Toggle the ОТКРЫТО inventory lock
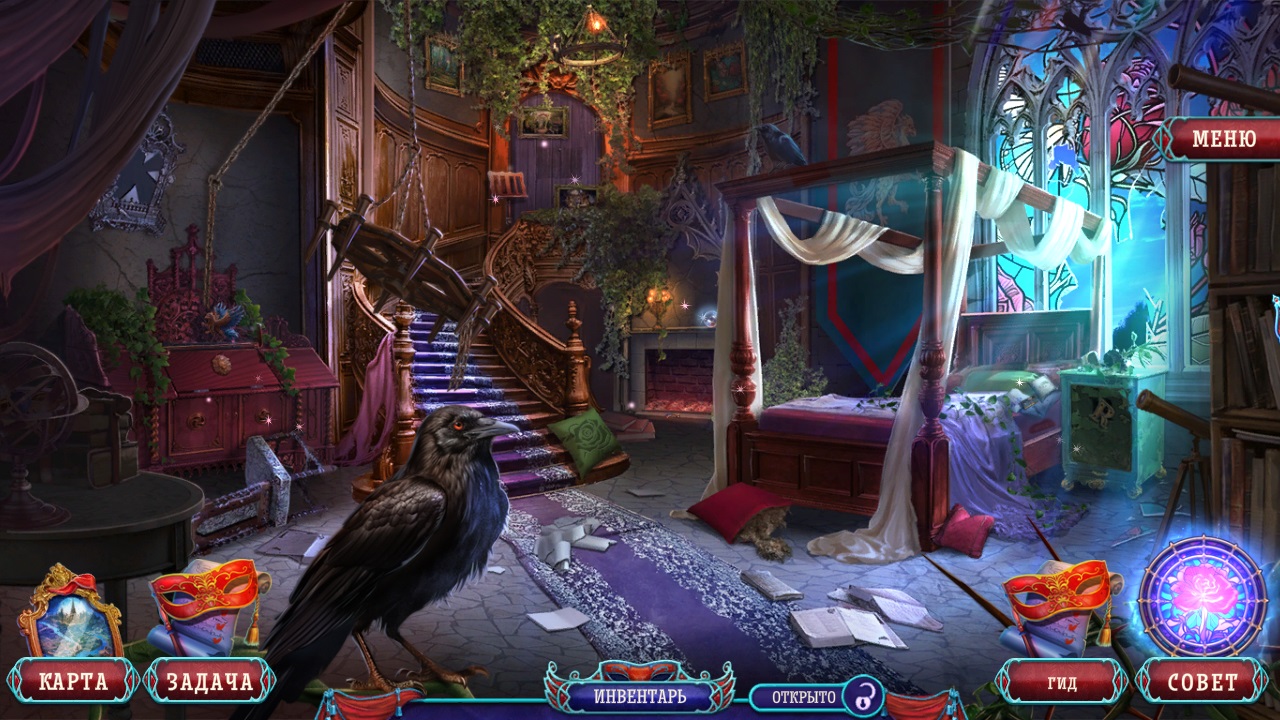 pos(861,695)
